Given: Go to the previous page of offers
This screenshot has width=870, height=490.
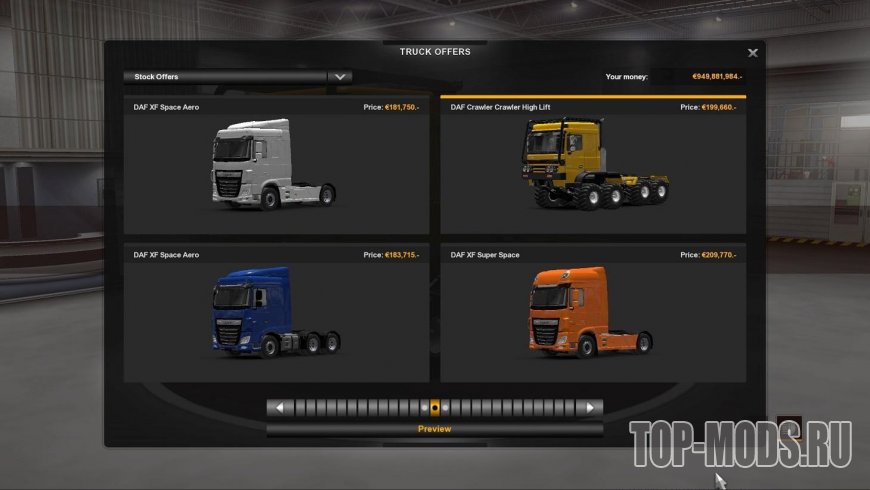Looking at the screenshot, I should click(279, 408).
